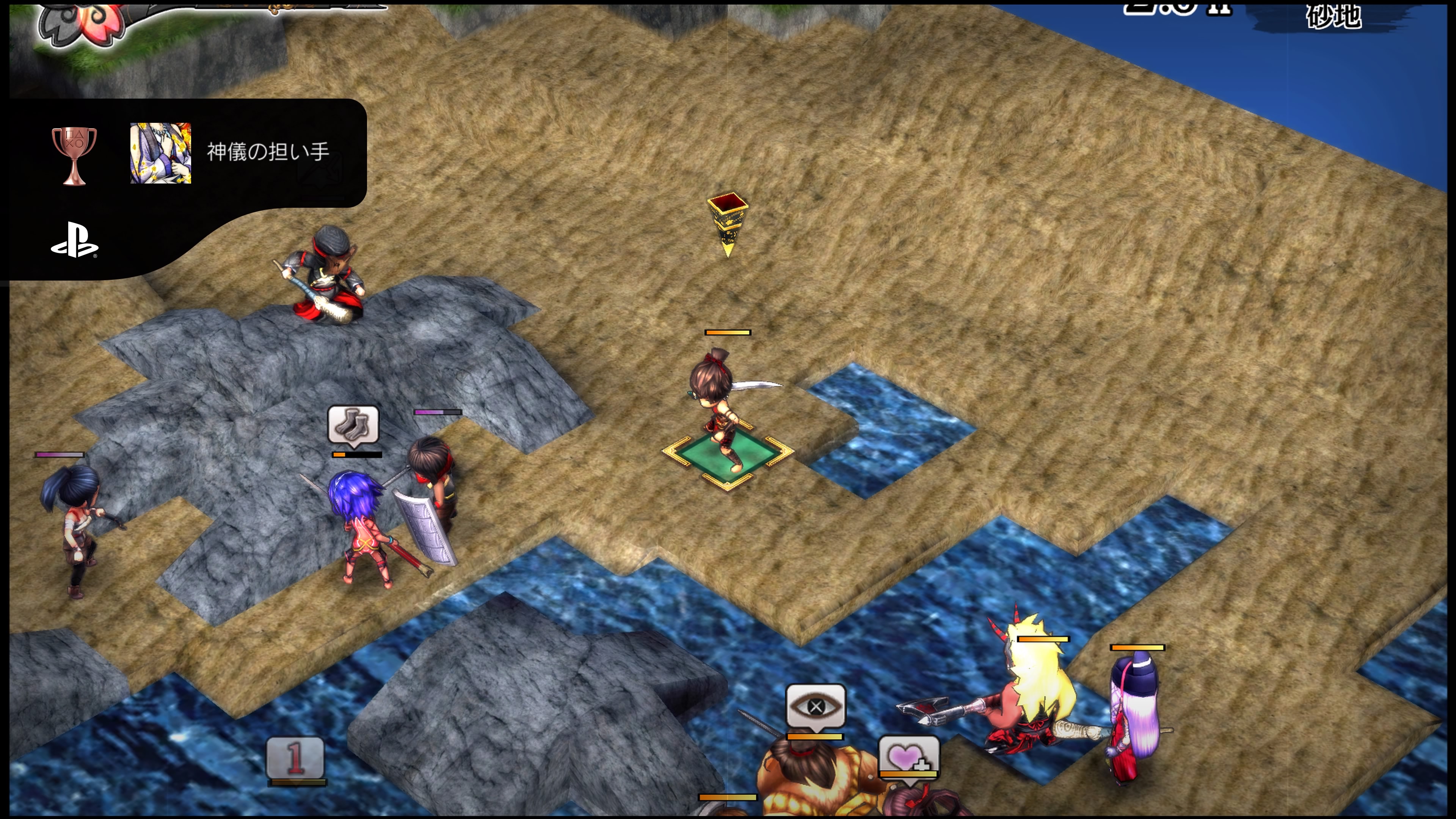
Task: Click the trophy's artwork thumbnail
Action: (160, 153)
